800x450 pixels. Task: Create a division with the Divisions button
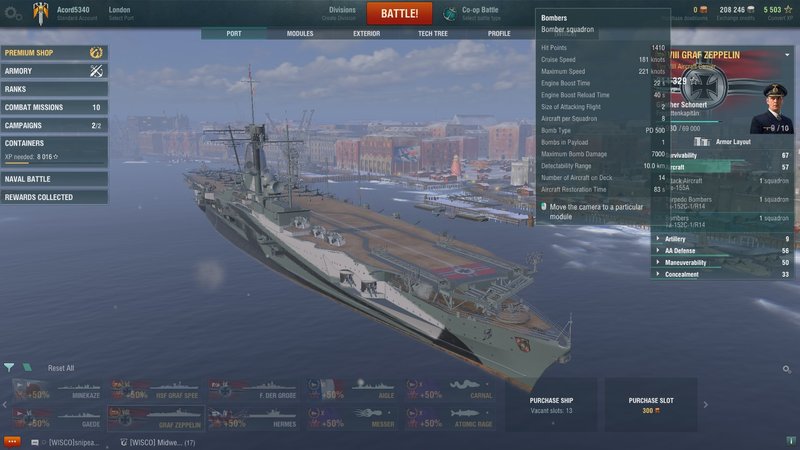pyautogui.click(x=341, y=13)
